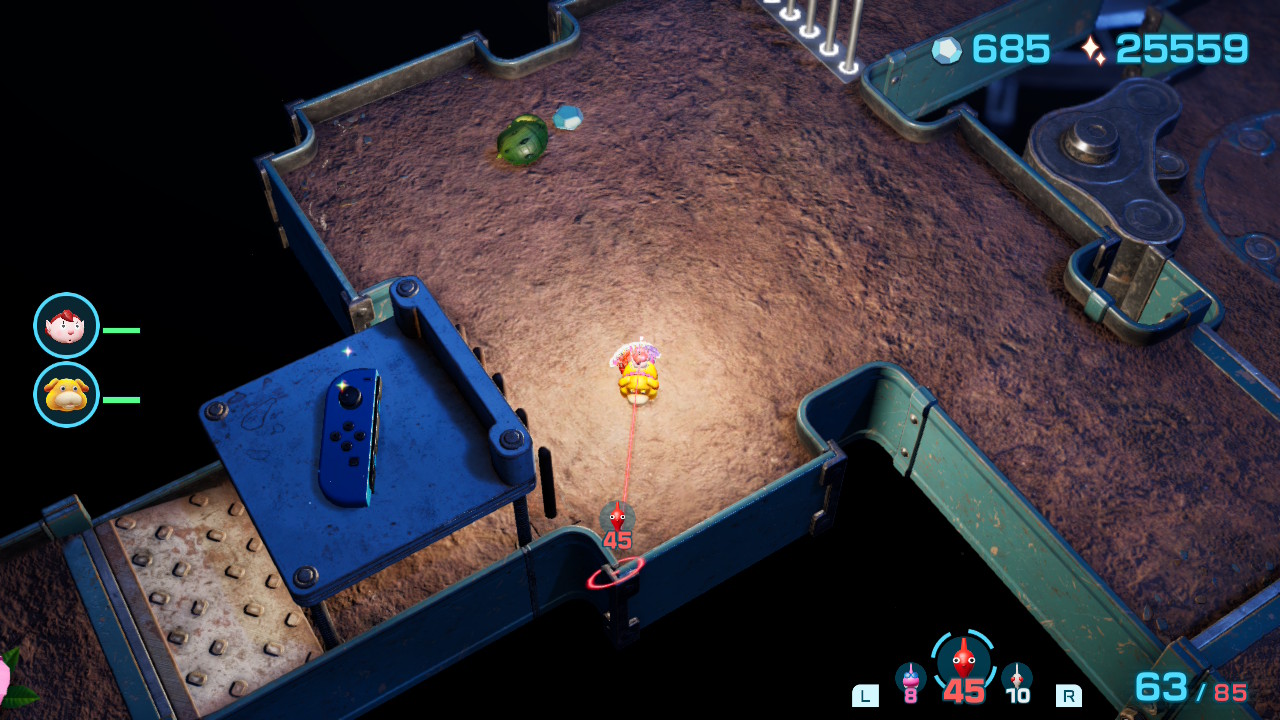Image resolution: width=1280 pixels, height=720 pixels.
Task: Click the Oatchi dog portrait
Action: [x=66, y=395]
